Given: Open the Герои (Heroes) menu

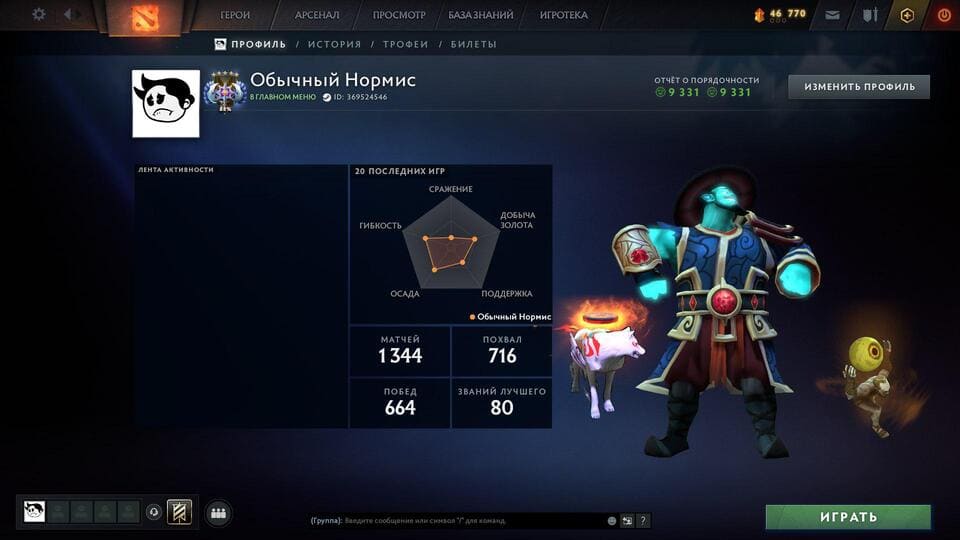Looking at the screenshot, I should [236, 15].
